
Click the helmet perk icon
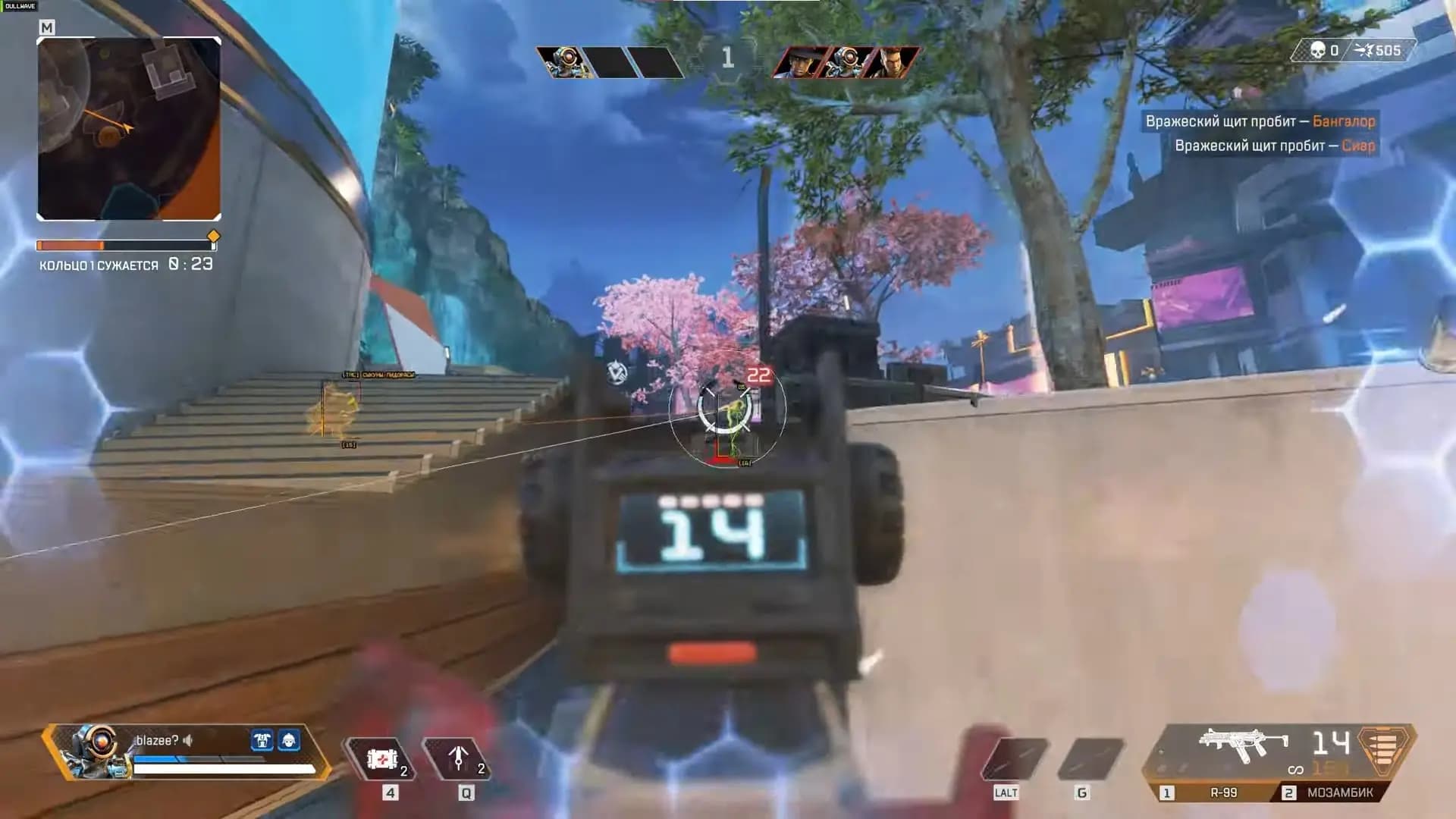pyautogui.click(x=289, y=740)
